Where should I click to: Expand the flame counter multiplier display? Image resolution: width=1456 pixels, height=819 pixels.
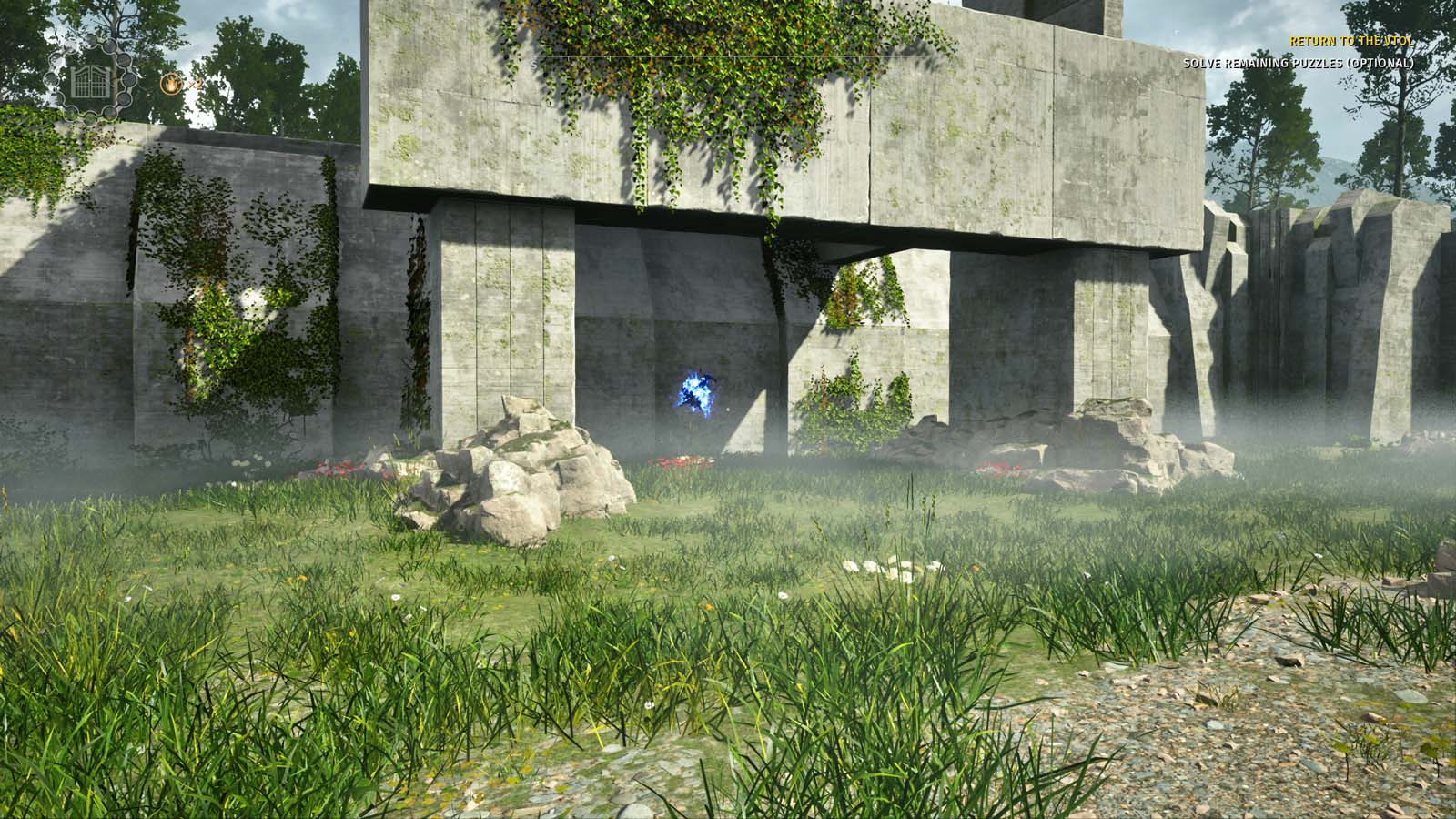pyautogui.click(x=196, y=85)
